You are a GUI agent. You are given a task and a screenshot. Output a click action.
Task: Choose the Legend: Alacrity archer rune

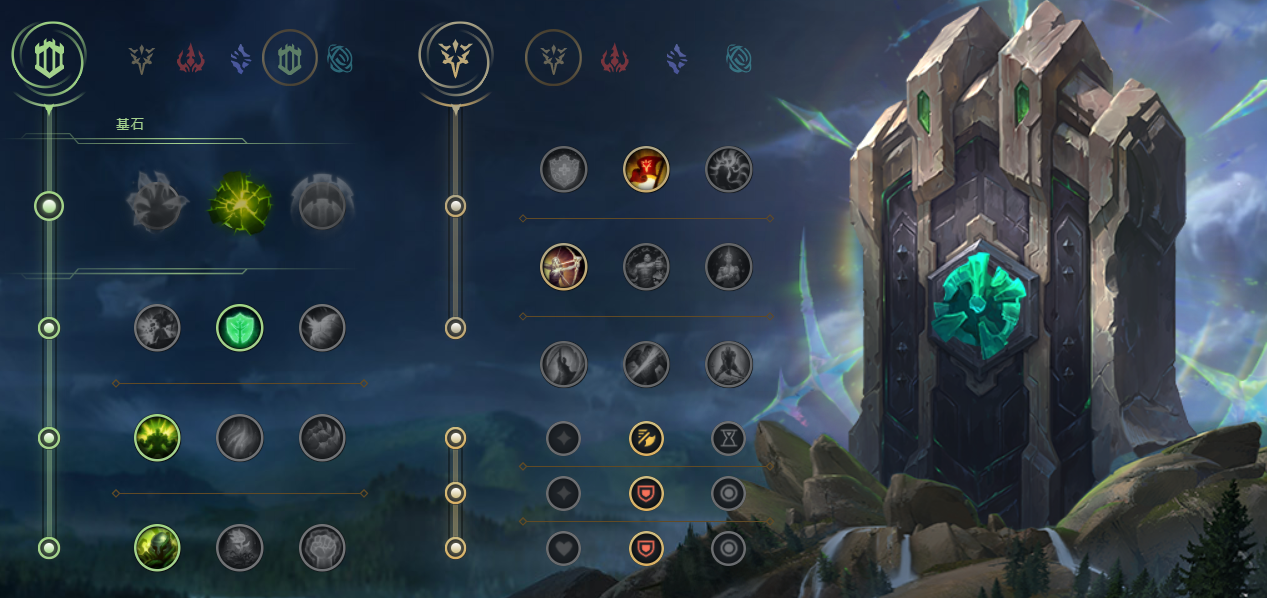tap(564, 267)
